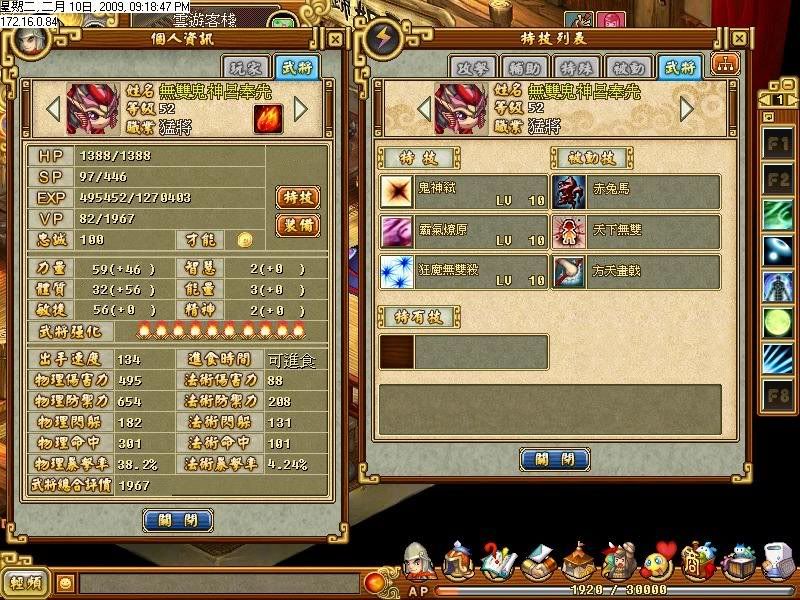This screenshot has width=800, height=600.
Task: Open the 裝備 equipment button
Action: pos(297,225)
